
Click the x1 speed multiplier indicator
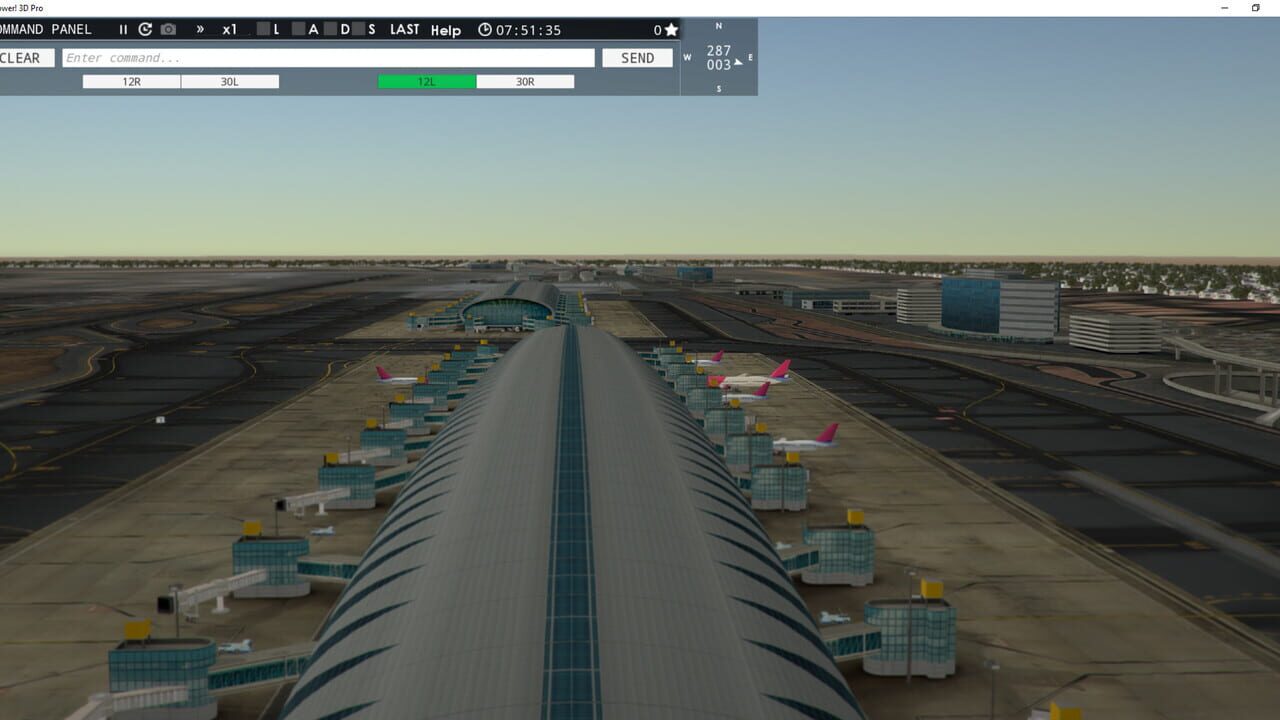(x=229, y=30)
